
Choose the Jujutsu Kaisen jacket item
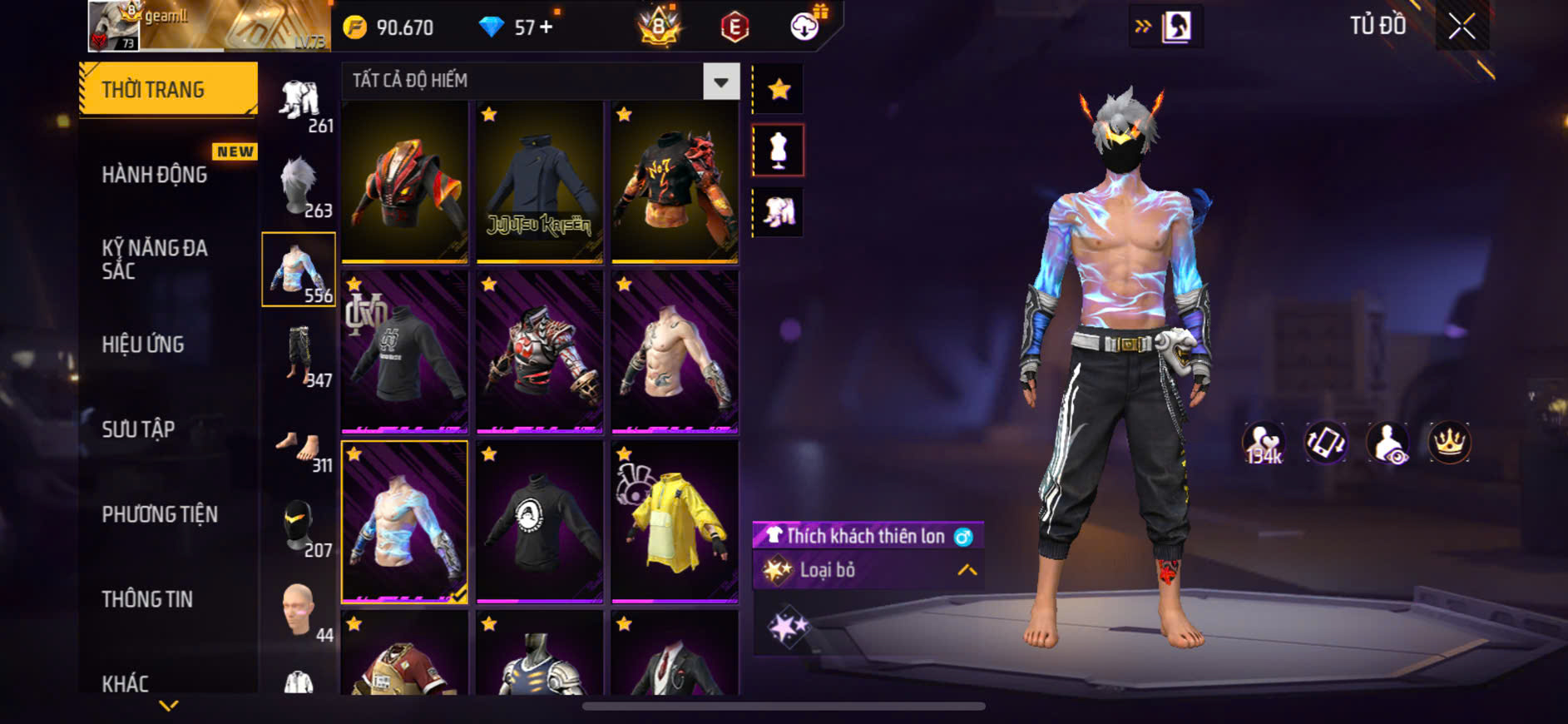[x=540, y=182]
